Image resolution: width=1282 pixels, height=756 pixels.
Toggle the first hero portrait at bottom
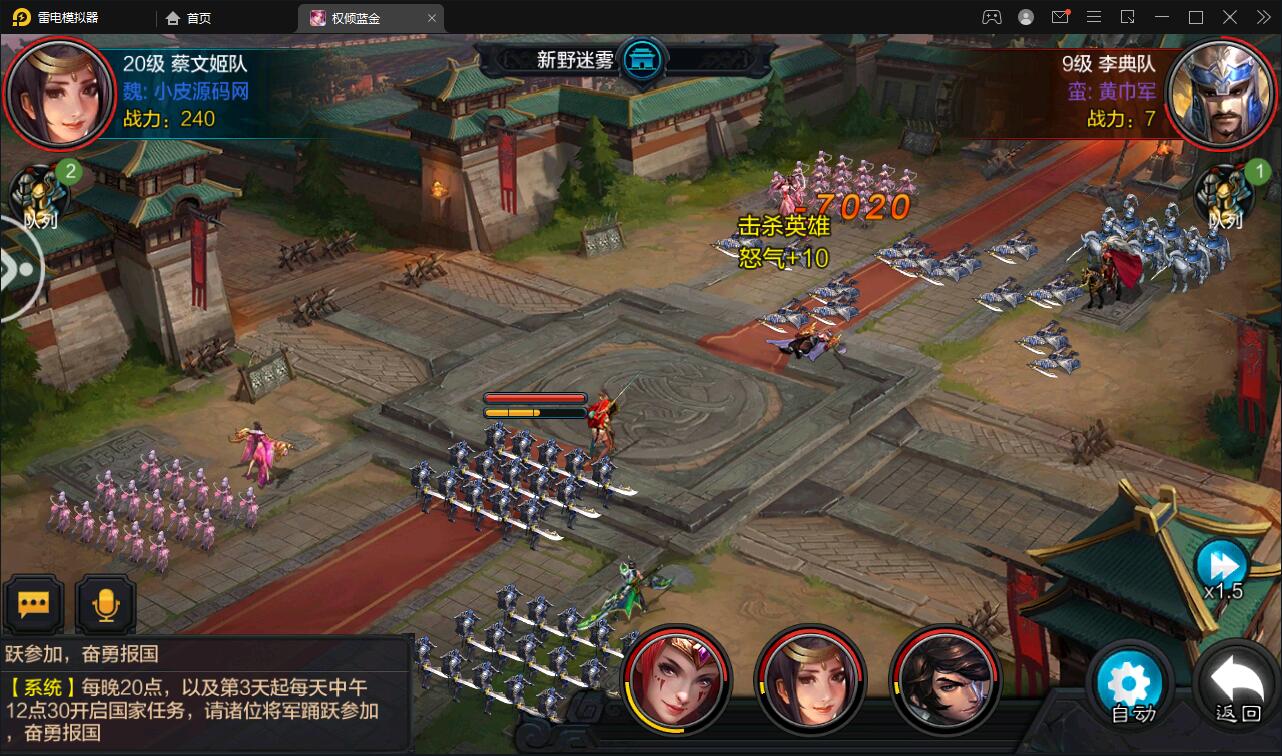pos(677,681)
